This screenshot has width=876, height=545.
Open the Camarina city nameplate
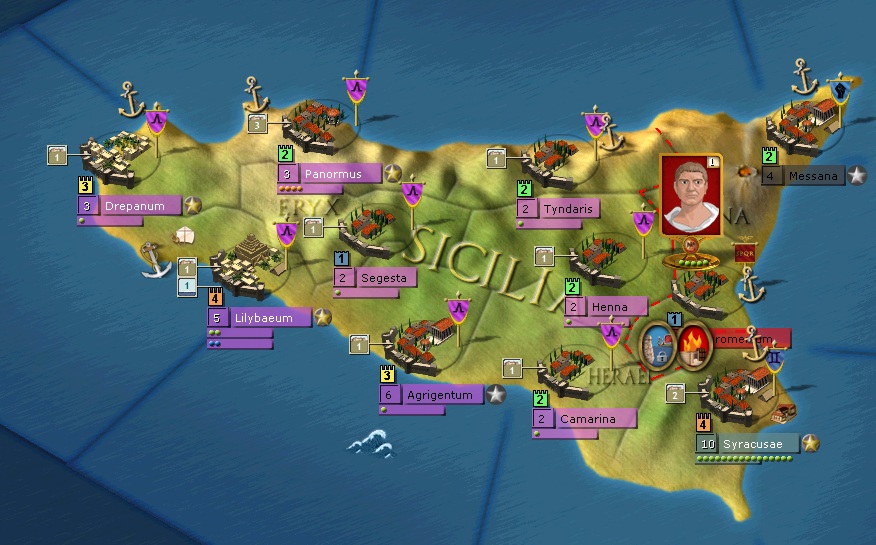pyautogui.click(x=584, y=419)
